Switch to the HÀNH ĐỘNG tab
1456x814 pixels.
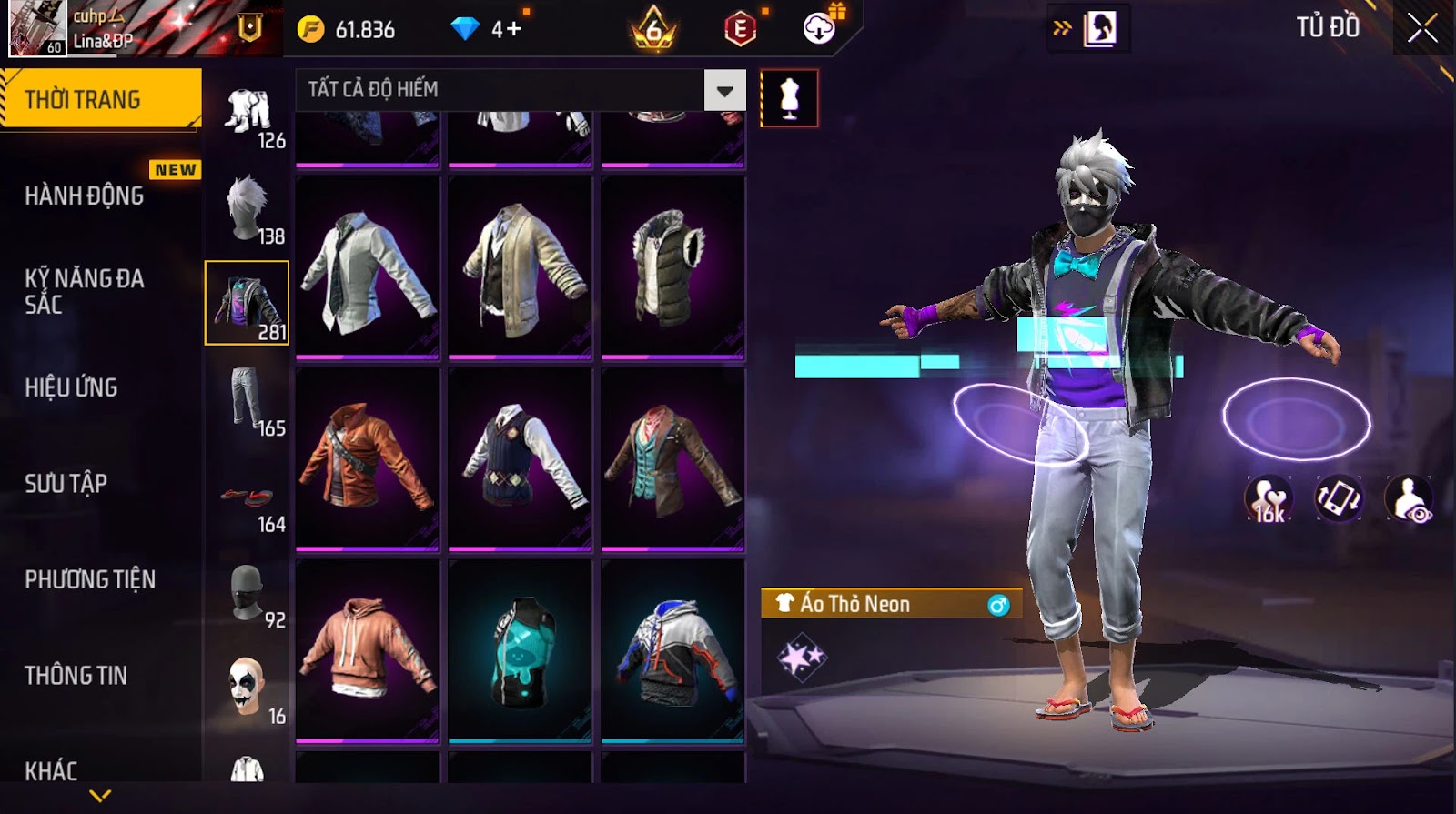pos(85,196)
